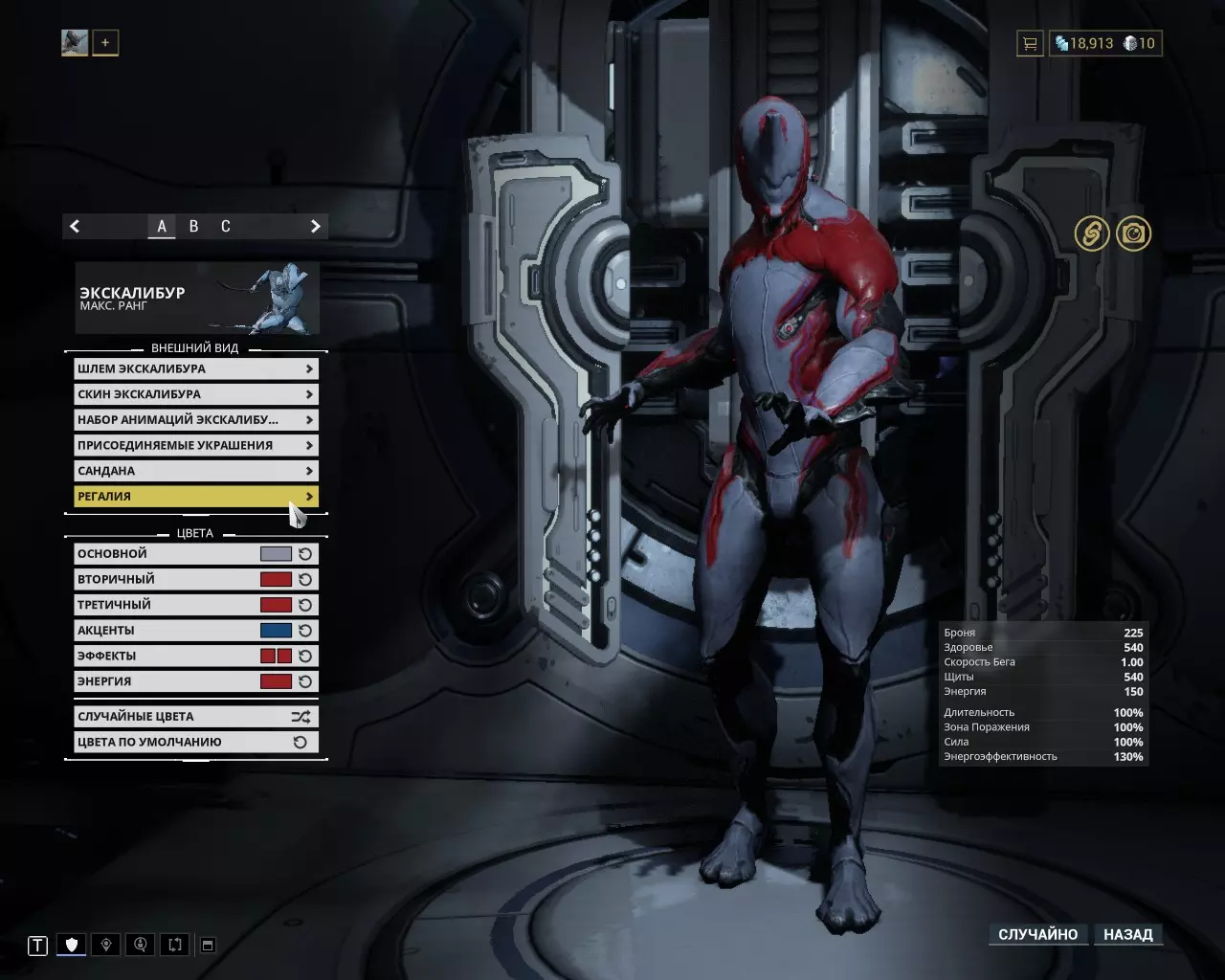Add a squad member with plus
Image resolution: width=1225 pixels, height=980 pixels.
pos(105,43)
